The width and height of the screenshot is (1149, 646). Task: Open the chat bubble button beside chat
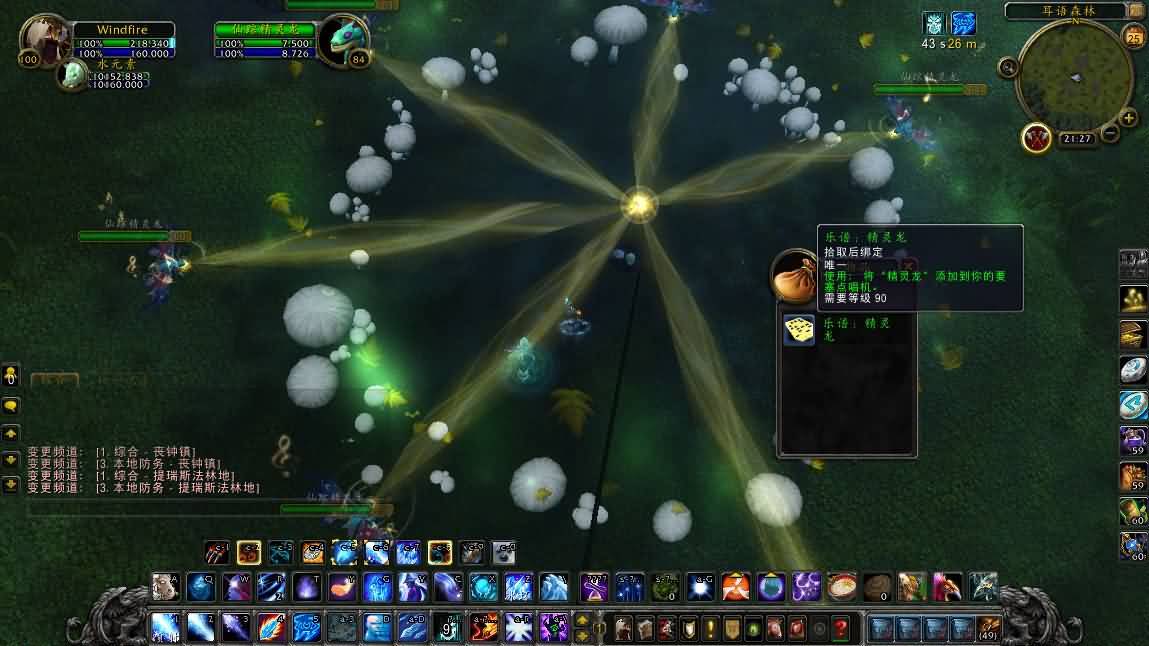pyautogui.click(x=11, y=406)
